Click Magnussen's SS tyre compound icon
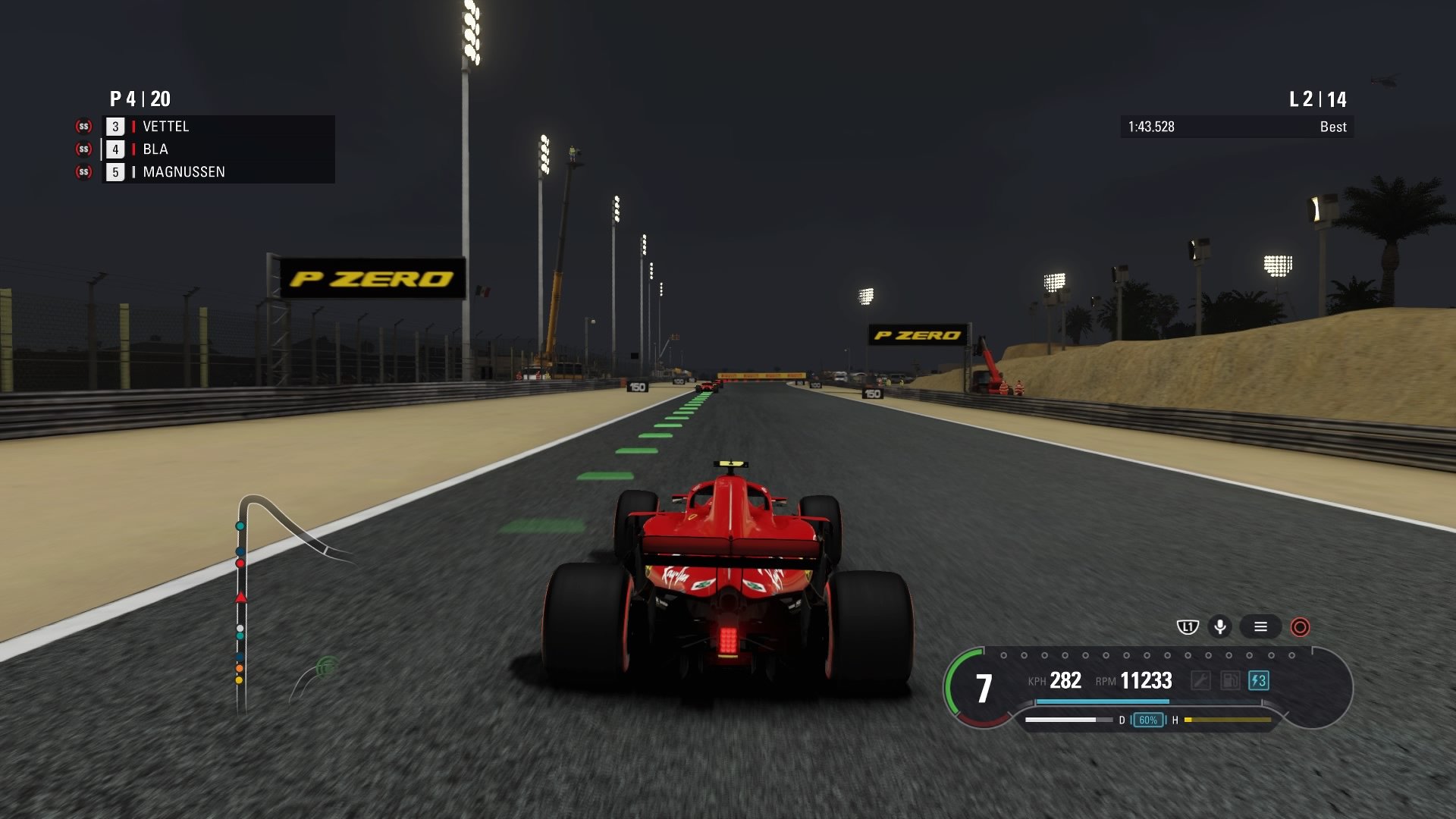 click(82, 172)
